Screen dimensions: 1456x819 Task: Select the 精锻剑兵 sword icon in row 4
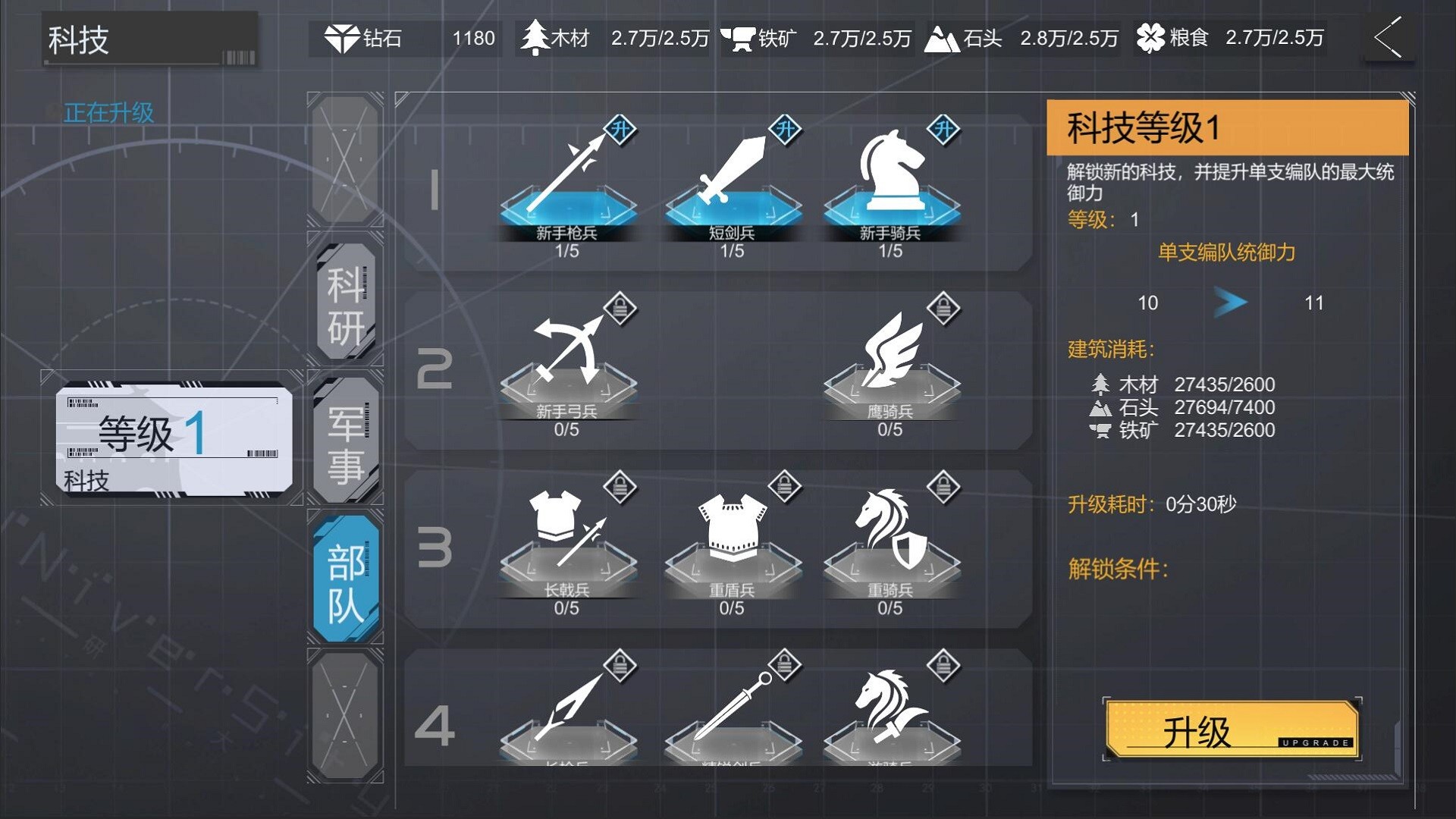click(x=730, y=709)
